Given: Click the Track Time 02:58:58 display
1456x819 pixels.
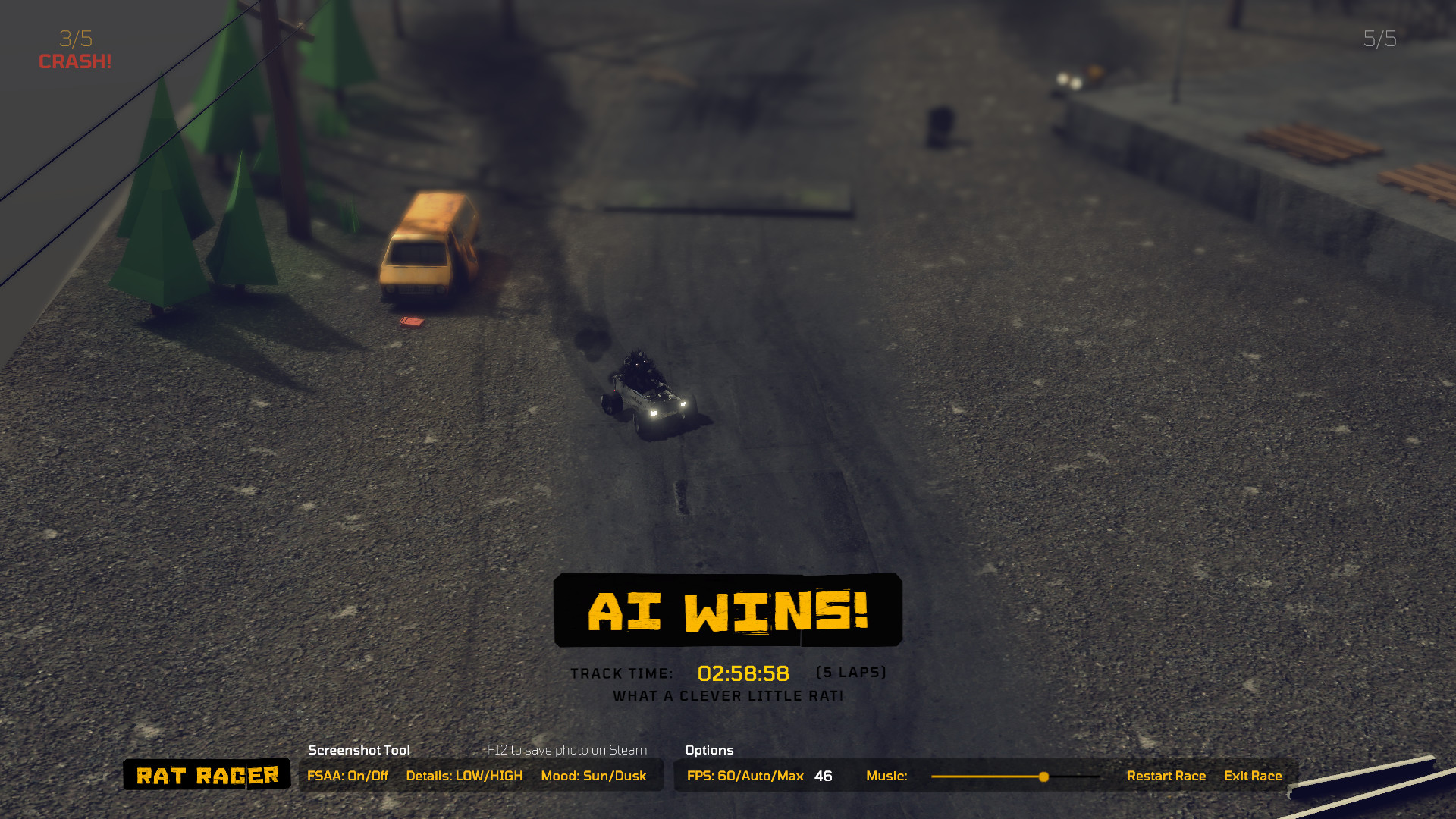Looking at the screenshot, I should coord(743,672).
